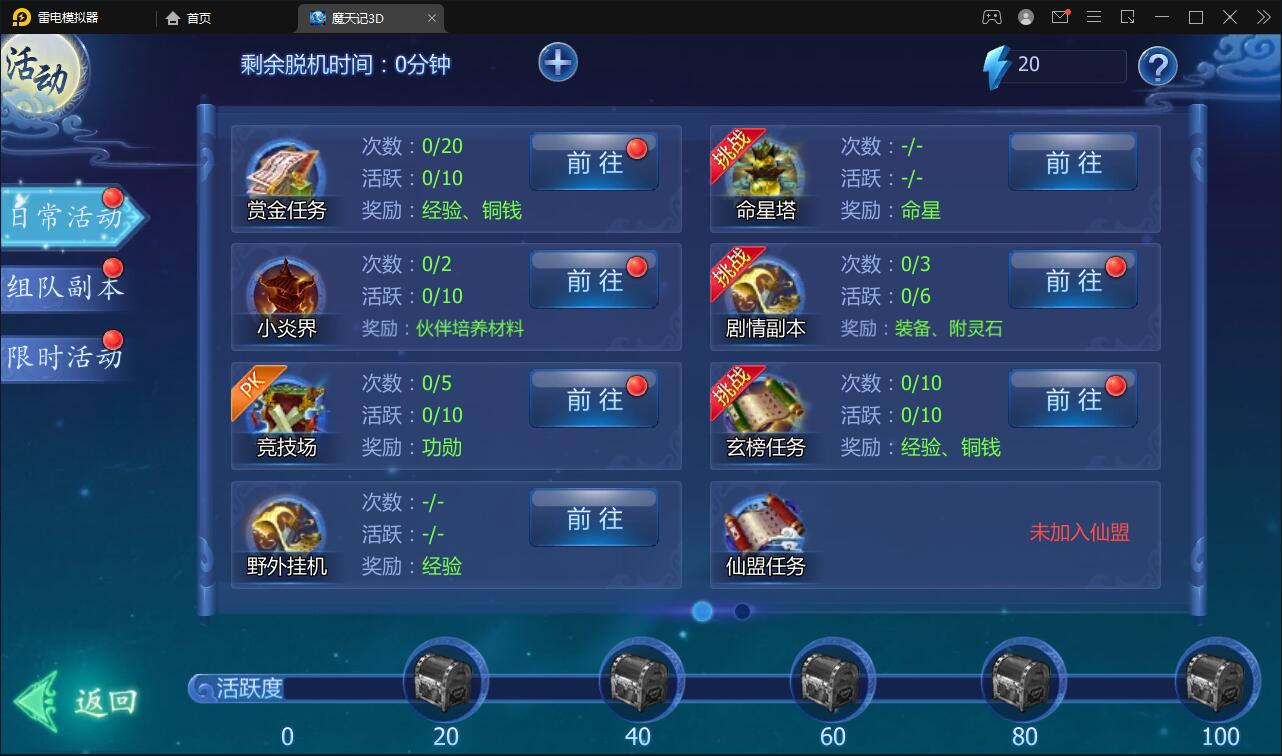
Task: Switch to the second page dot
Action: click(742, 611)
